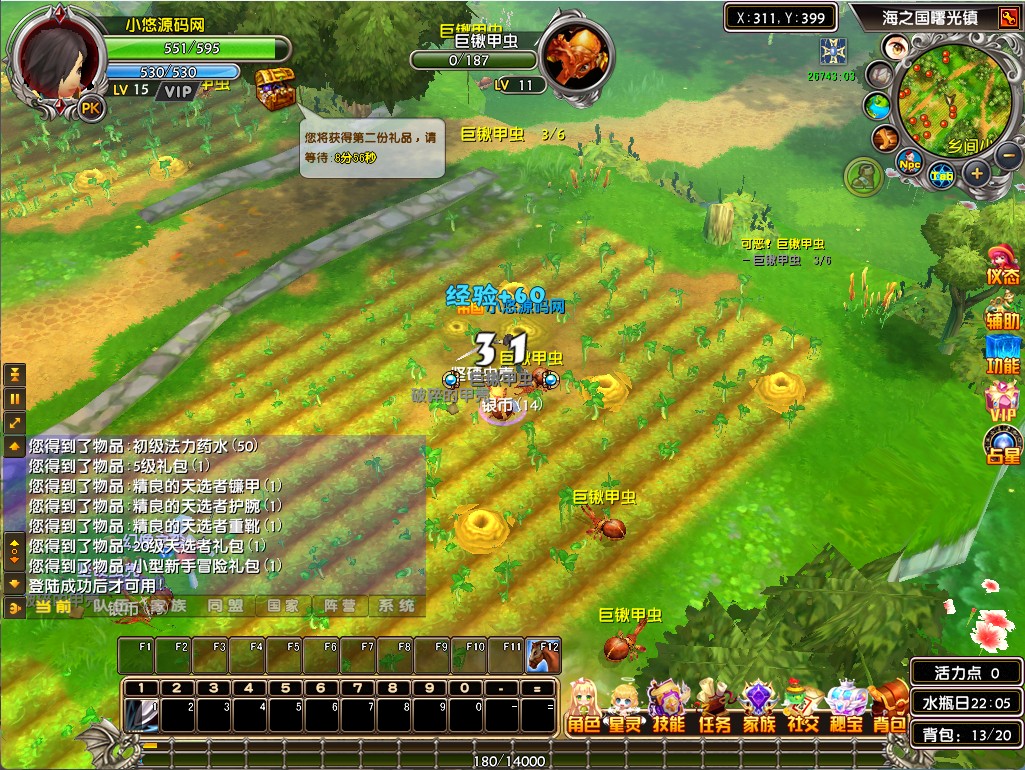Open the 家族 family menu
This screenshot has height=770, width=1025.
point(759,710)
